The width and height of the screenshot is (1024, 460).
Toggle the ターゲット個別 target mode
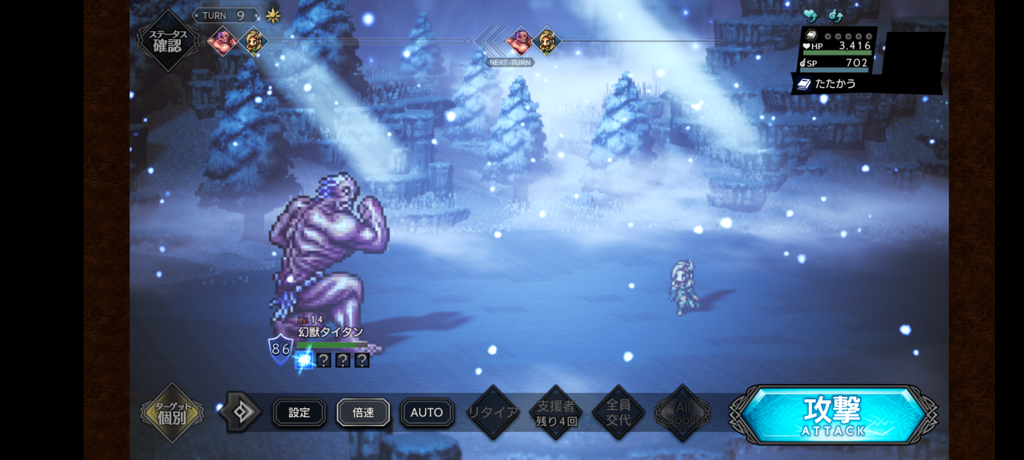[x=172, y=412]
